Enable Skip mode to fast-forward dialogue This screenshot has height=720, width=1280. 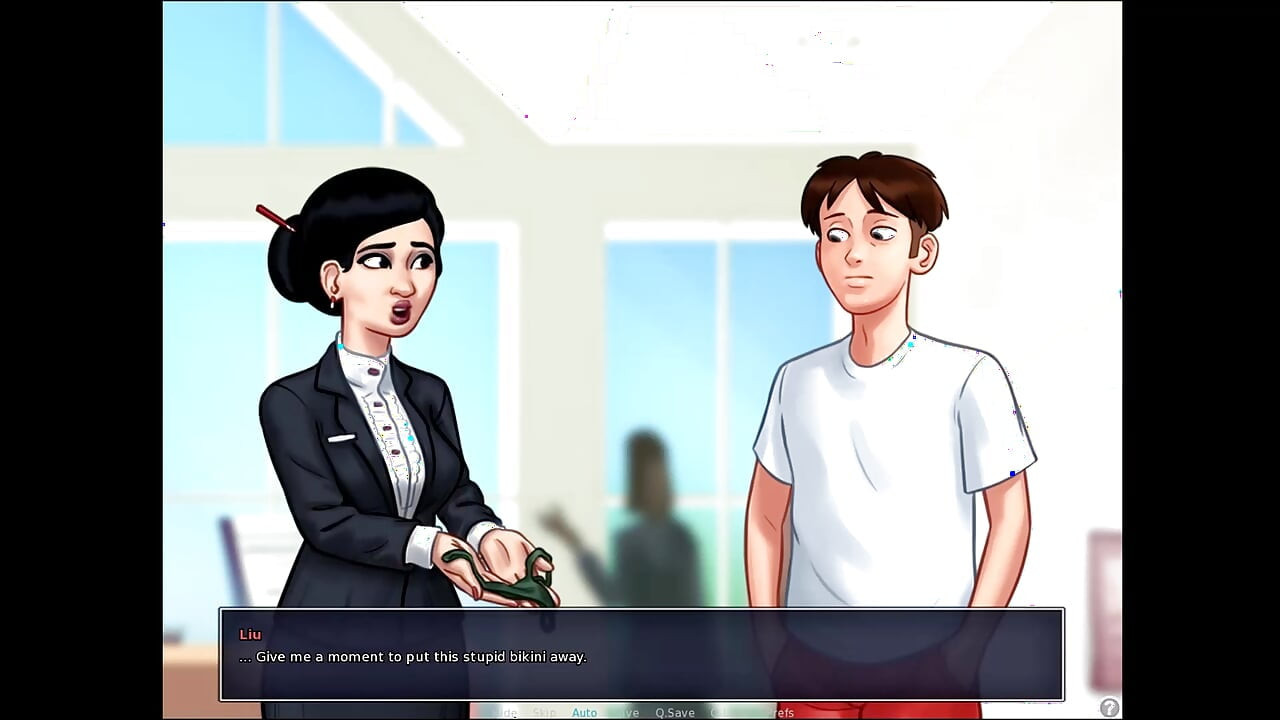point(545,712)
